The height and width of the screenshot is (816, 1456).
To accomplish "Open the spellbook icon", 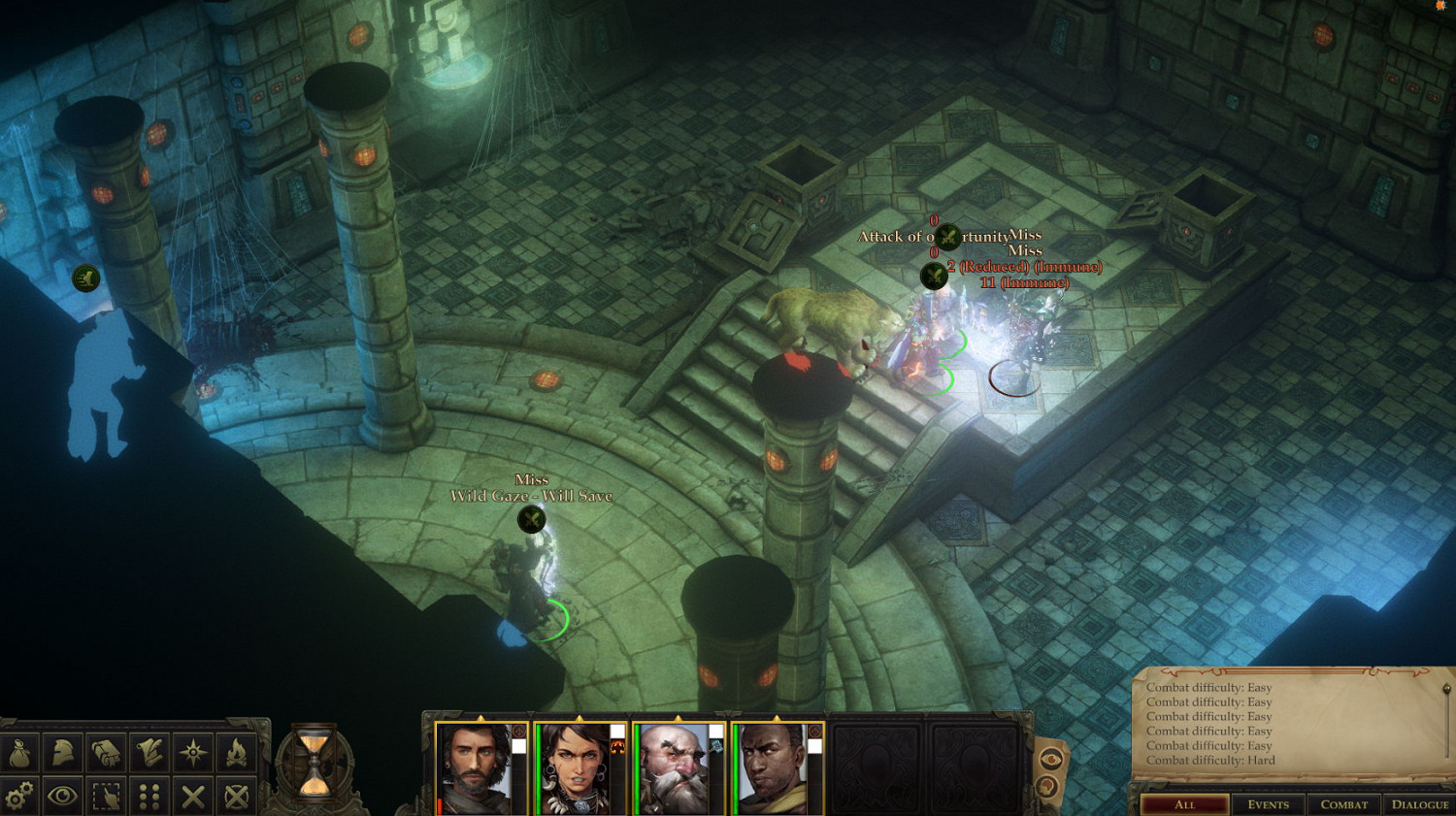I will 106,753.
